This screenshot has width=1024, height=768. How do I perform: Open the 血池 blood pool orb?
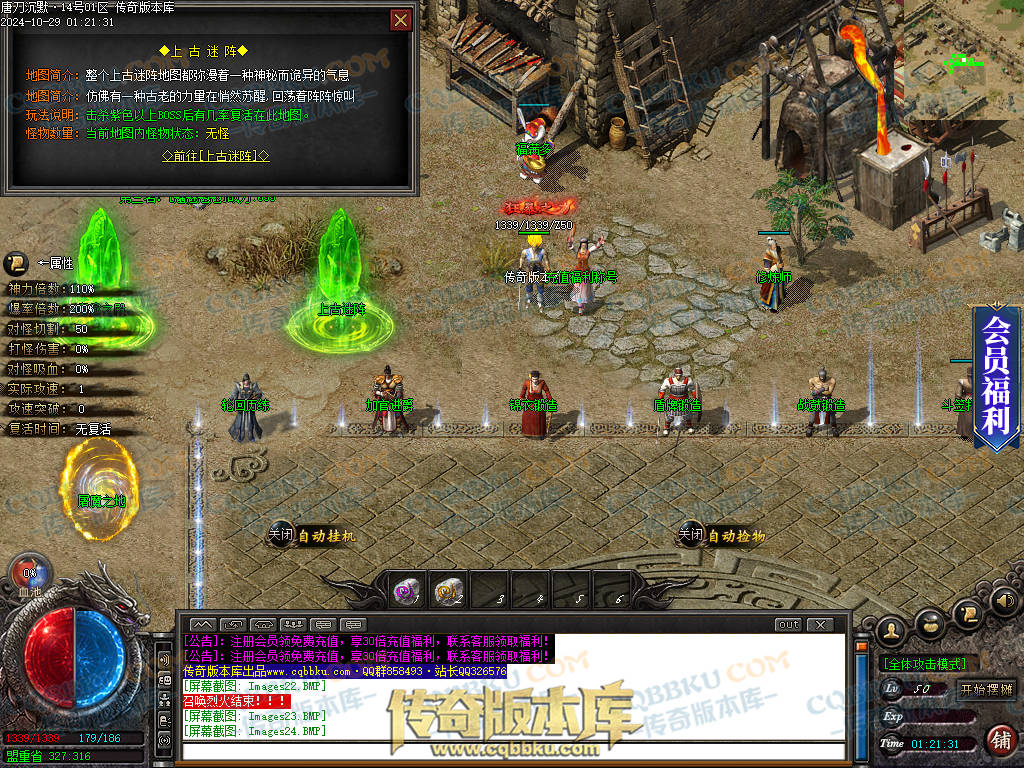[x=29, y=576]
